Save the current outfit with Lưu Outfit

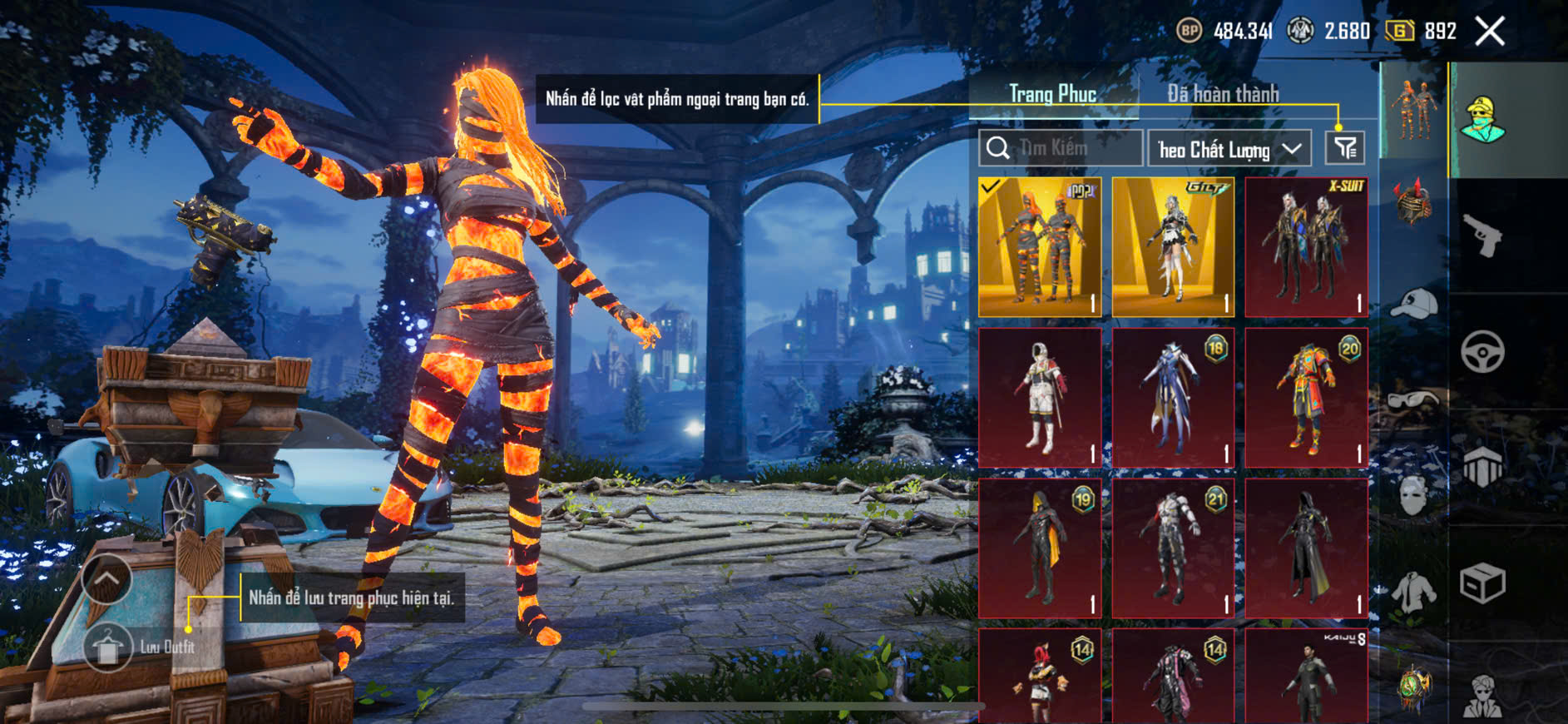pyautogui.click(x=108, y=647)
